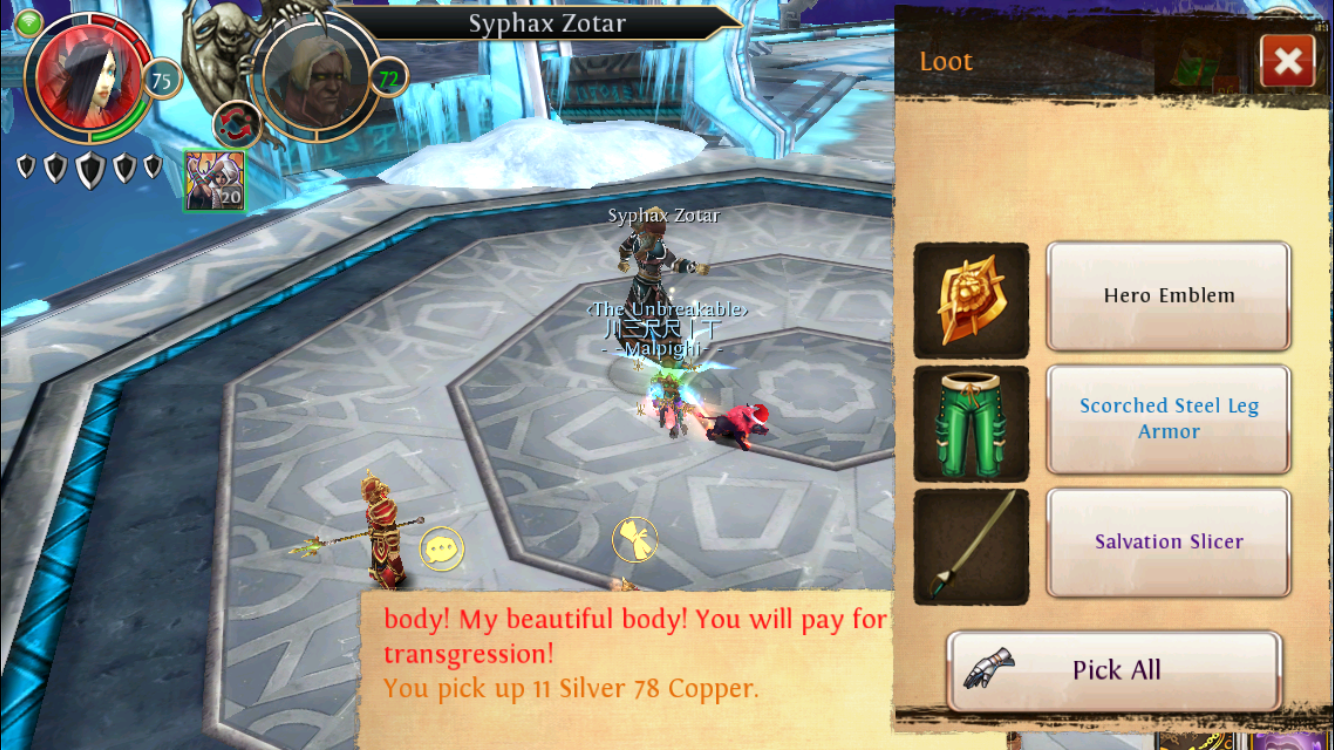Screen dimensions: 1334x750
Task: Select the golden Hero Emblem icon
Action: (x=971, y=300)
